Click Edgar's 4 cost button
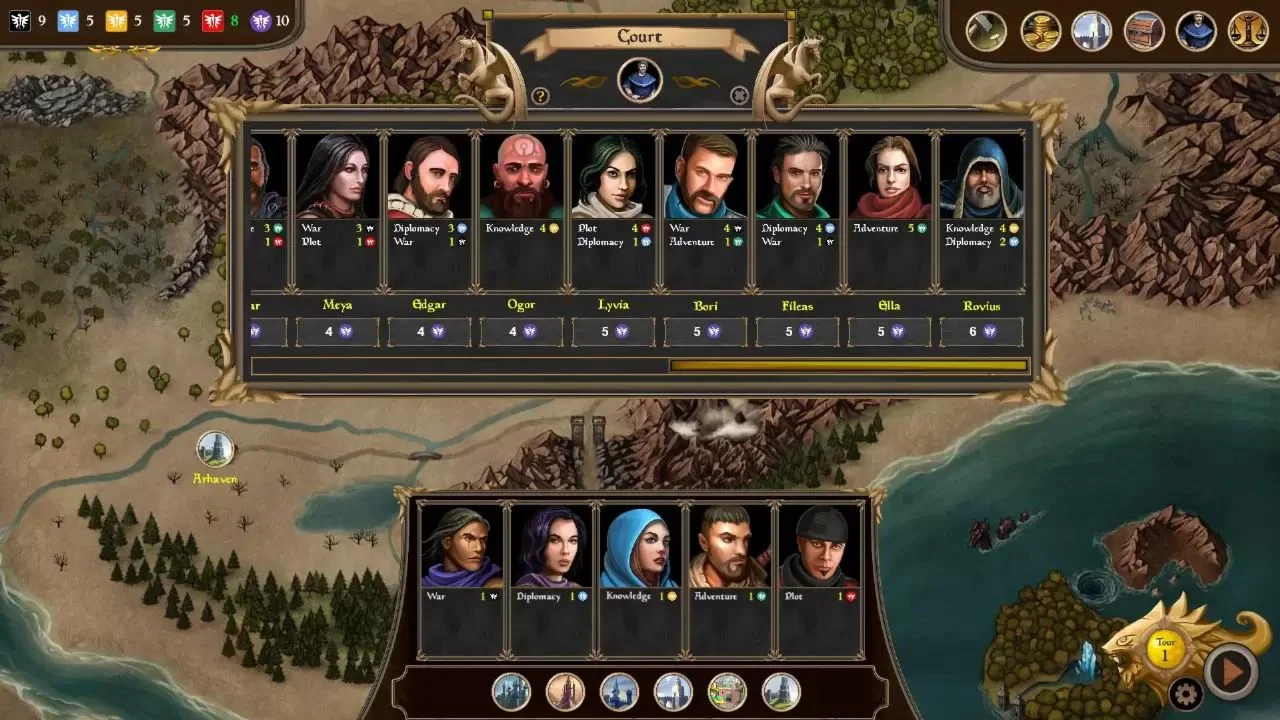Screen dimensions: 1280x720 click(429, 332)
